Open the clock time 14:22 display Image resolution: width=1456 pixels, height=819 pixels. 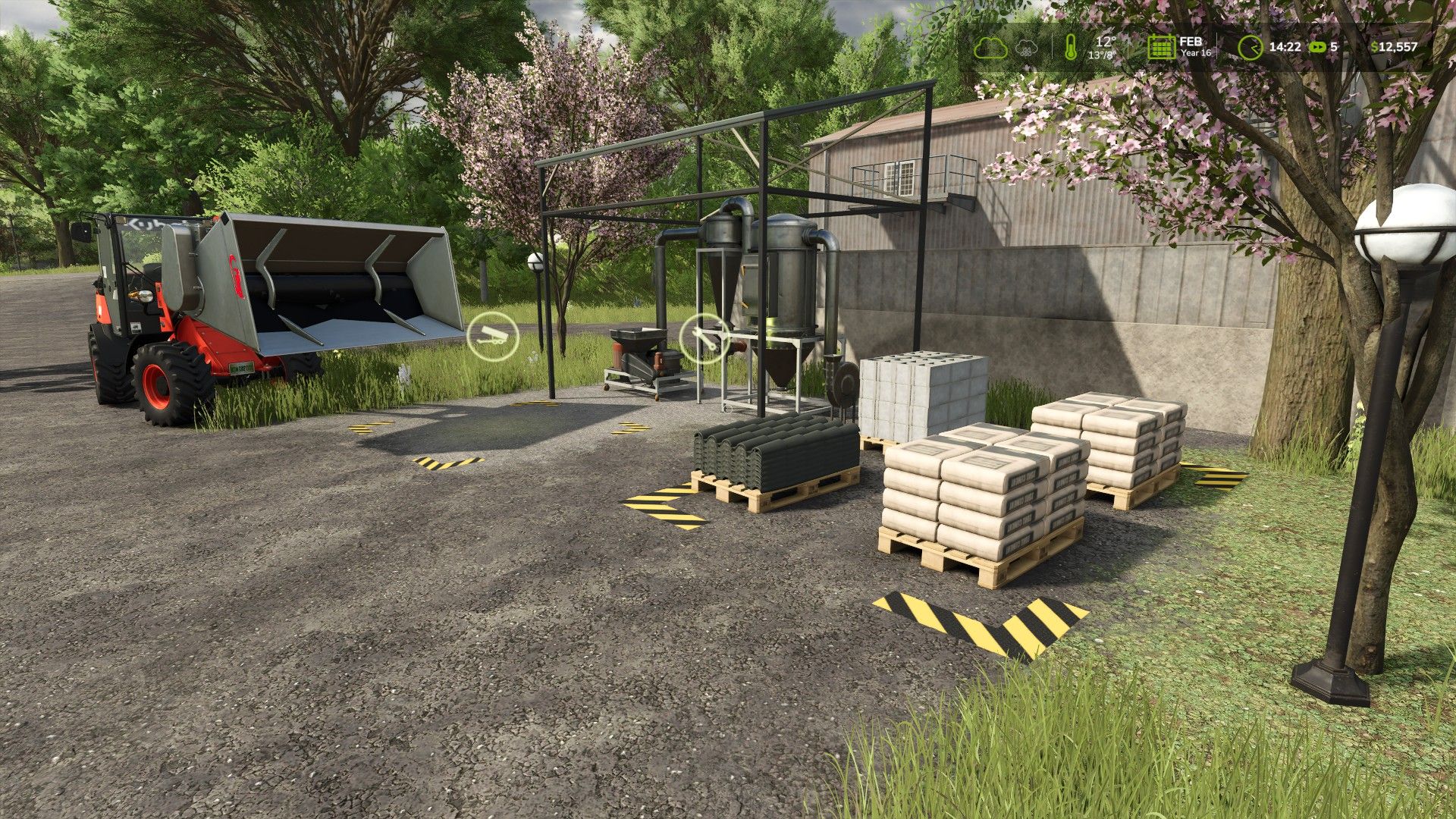1285,46
